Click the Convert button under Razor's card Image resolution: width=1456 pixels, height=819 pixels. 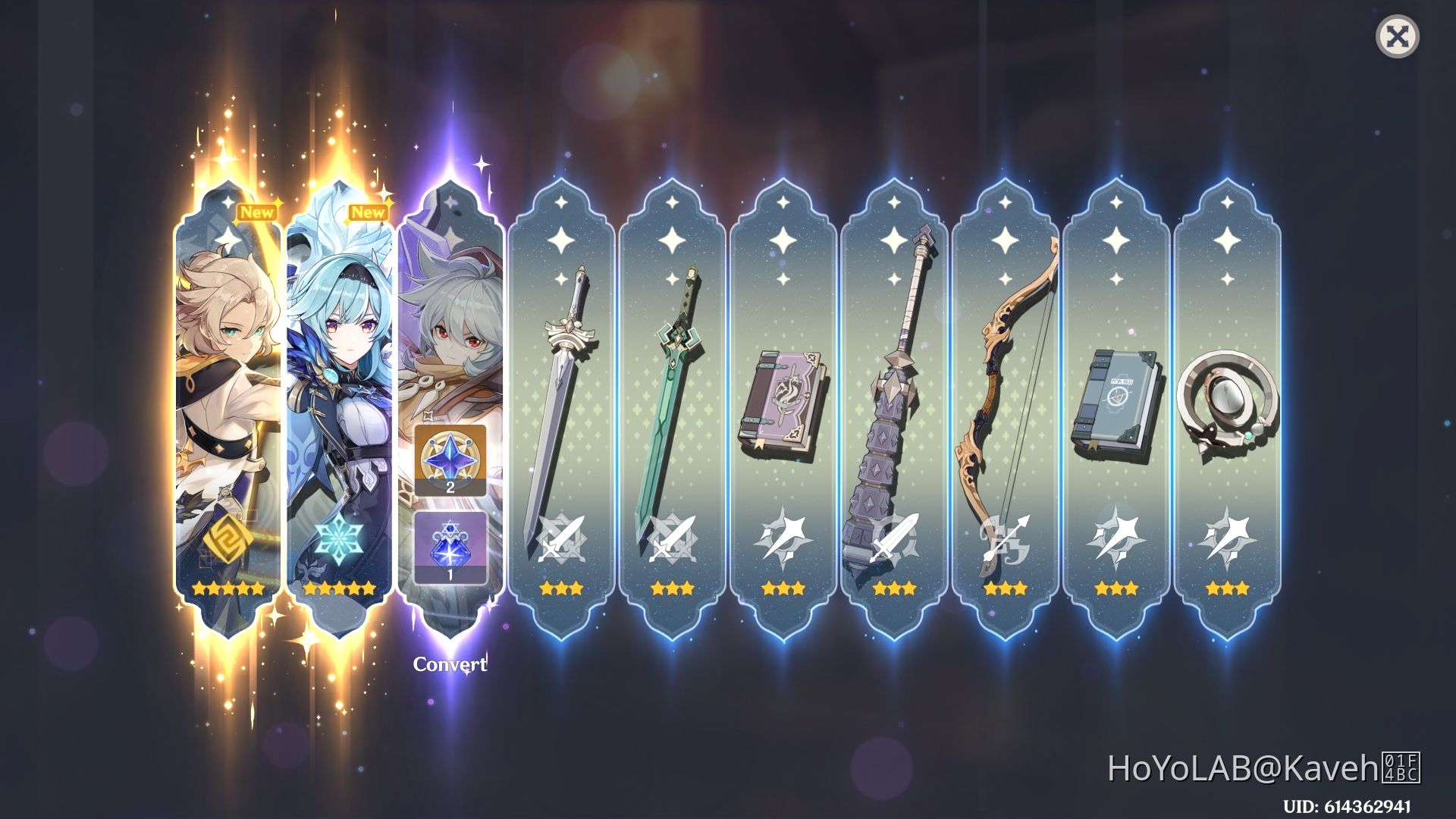pos(449,663)
